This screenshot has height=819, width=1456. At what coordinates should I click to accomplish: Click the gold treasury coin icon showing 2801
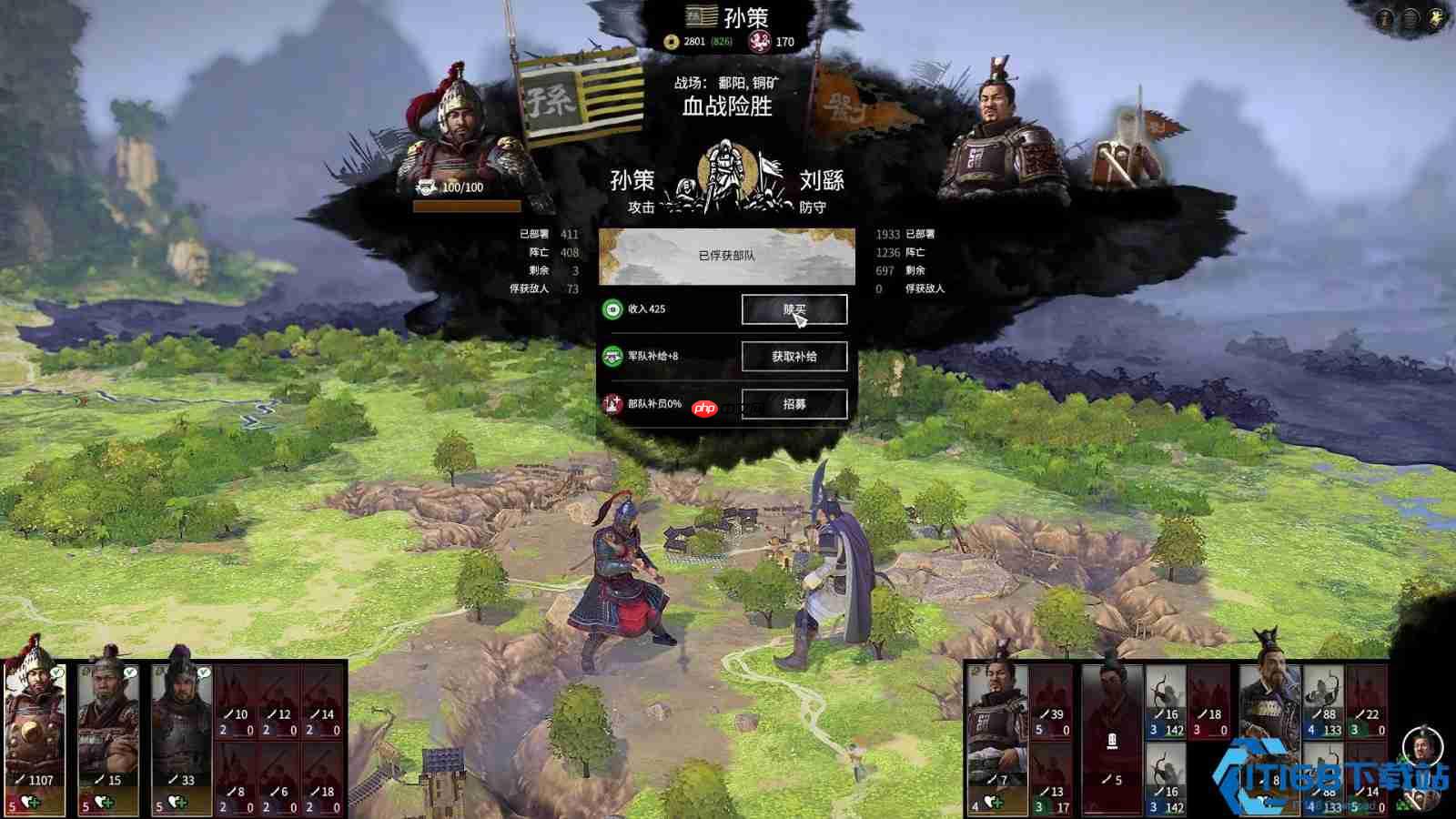(x=671, y=41)
